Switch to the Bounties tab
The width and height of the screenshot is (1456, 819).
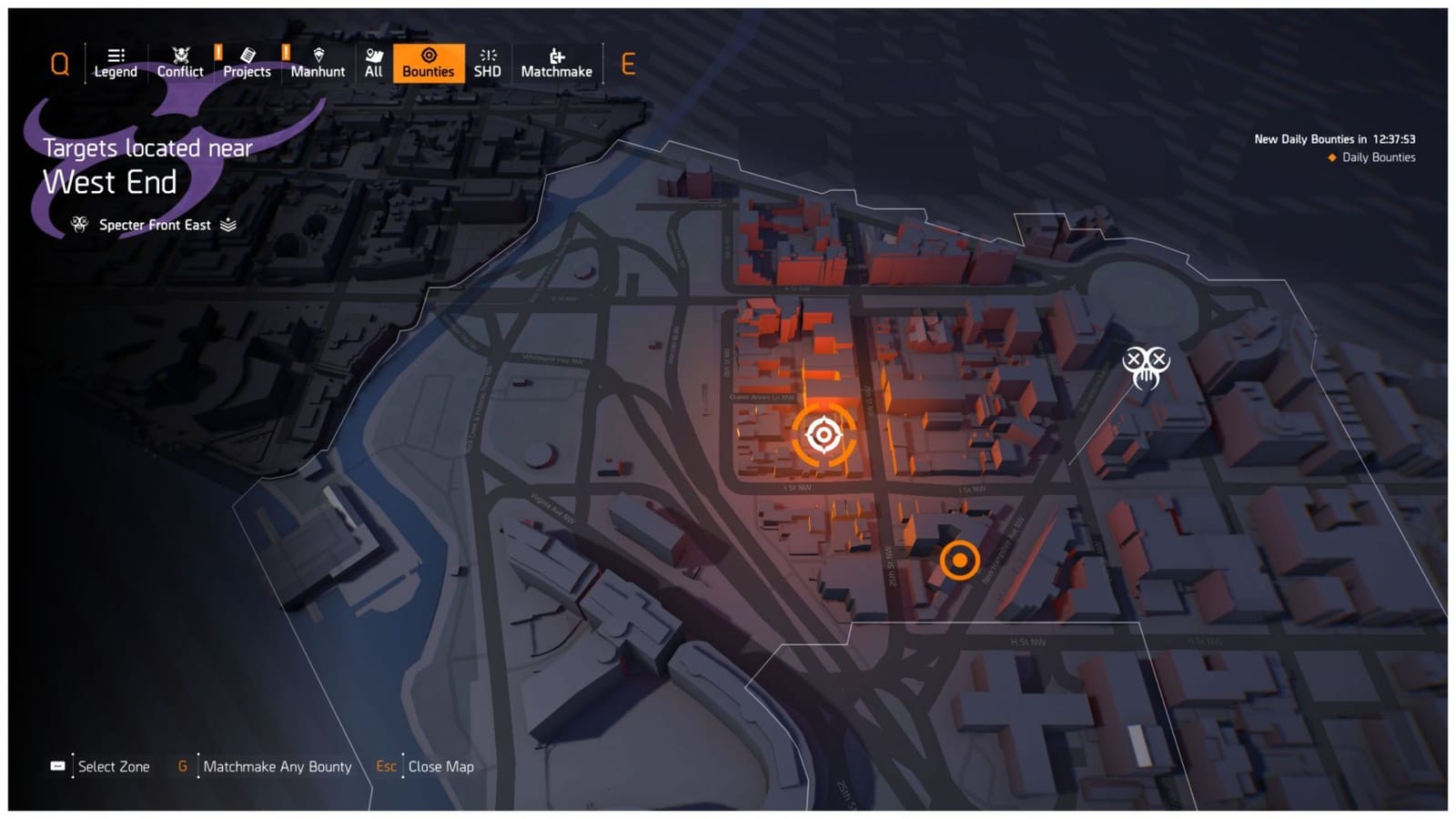[429, 62]
